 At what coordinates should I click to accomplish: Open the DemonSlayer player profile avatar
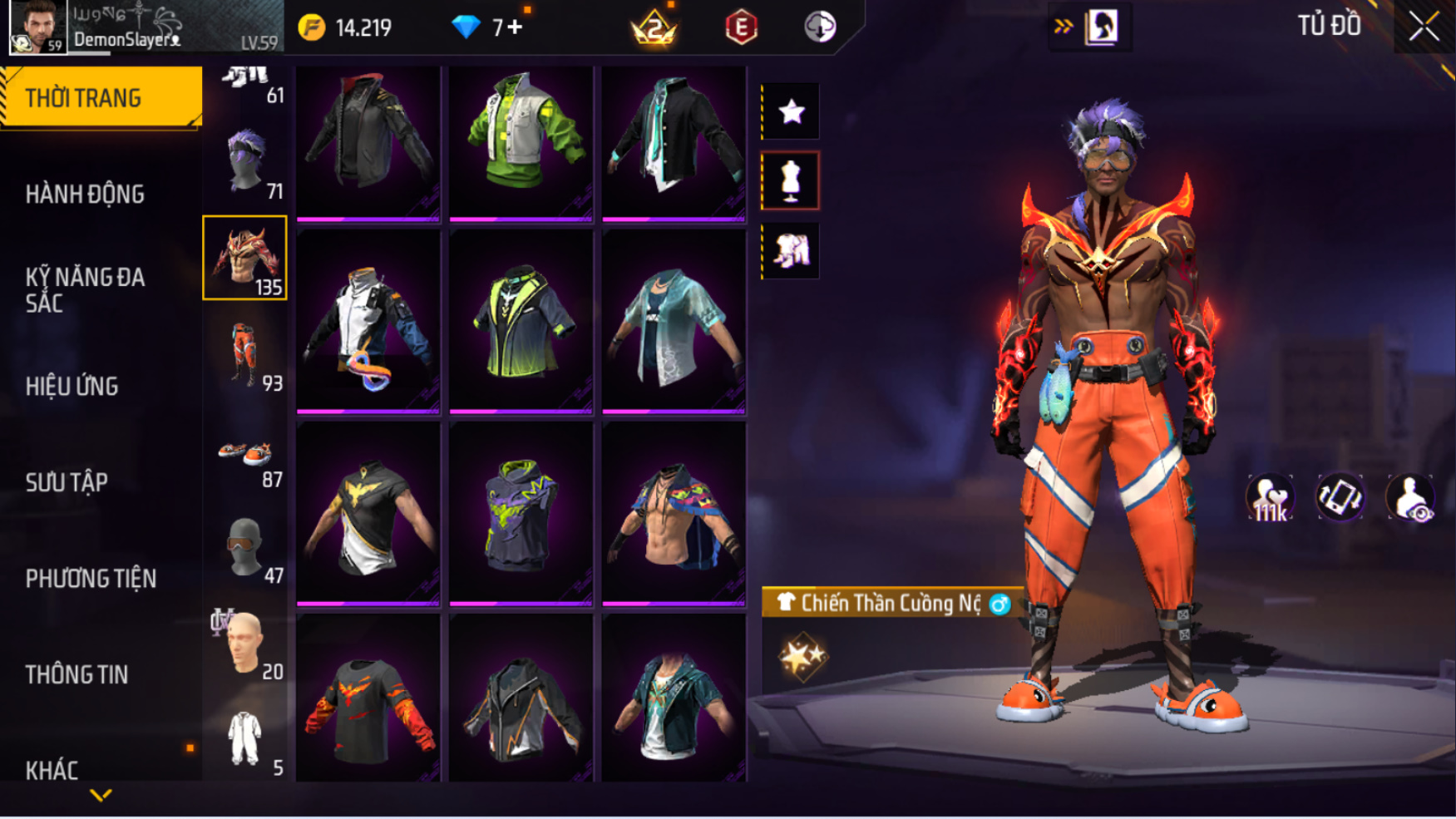pyautogui.click(x=38, y=27)
